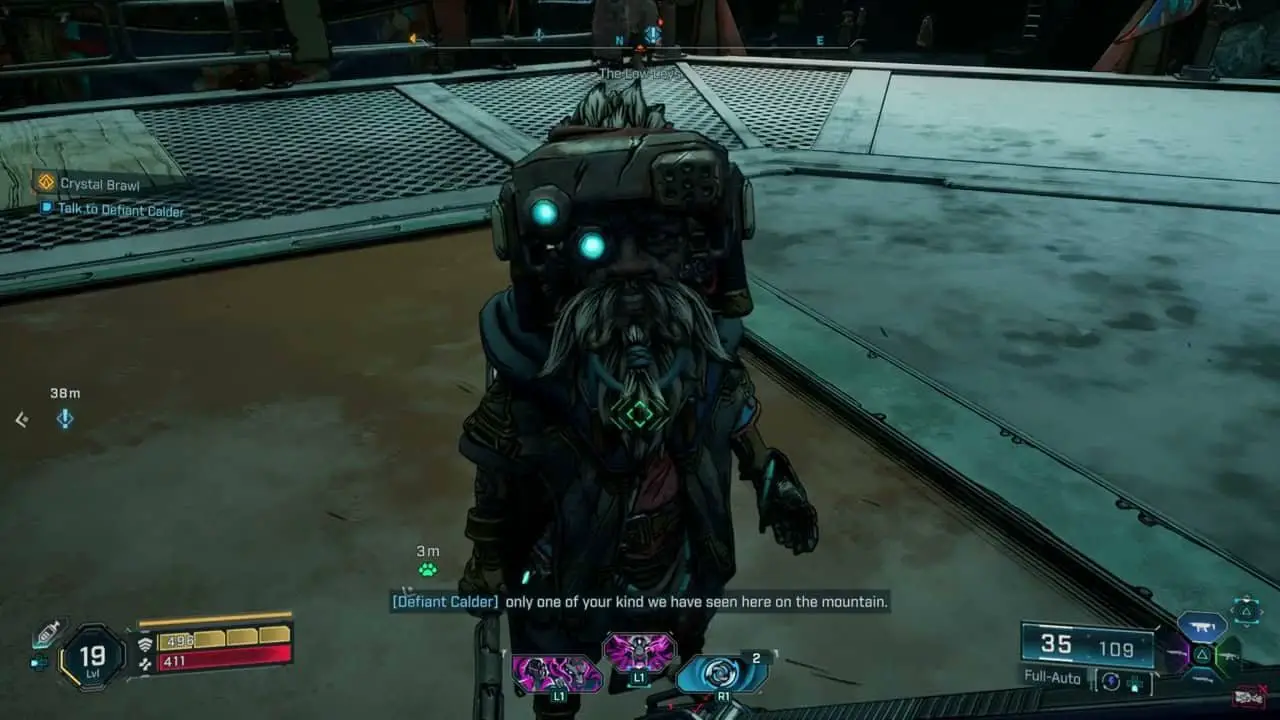Switch to the bottom blue weapon slot
The width and height of the screenshot is (1280, 720).
pos(1204,682)
